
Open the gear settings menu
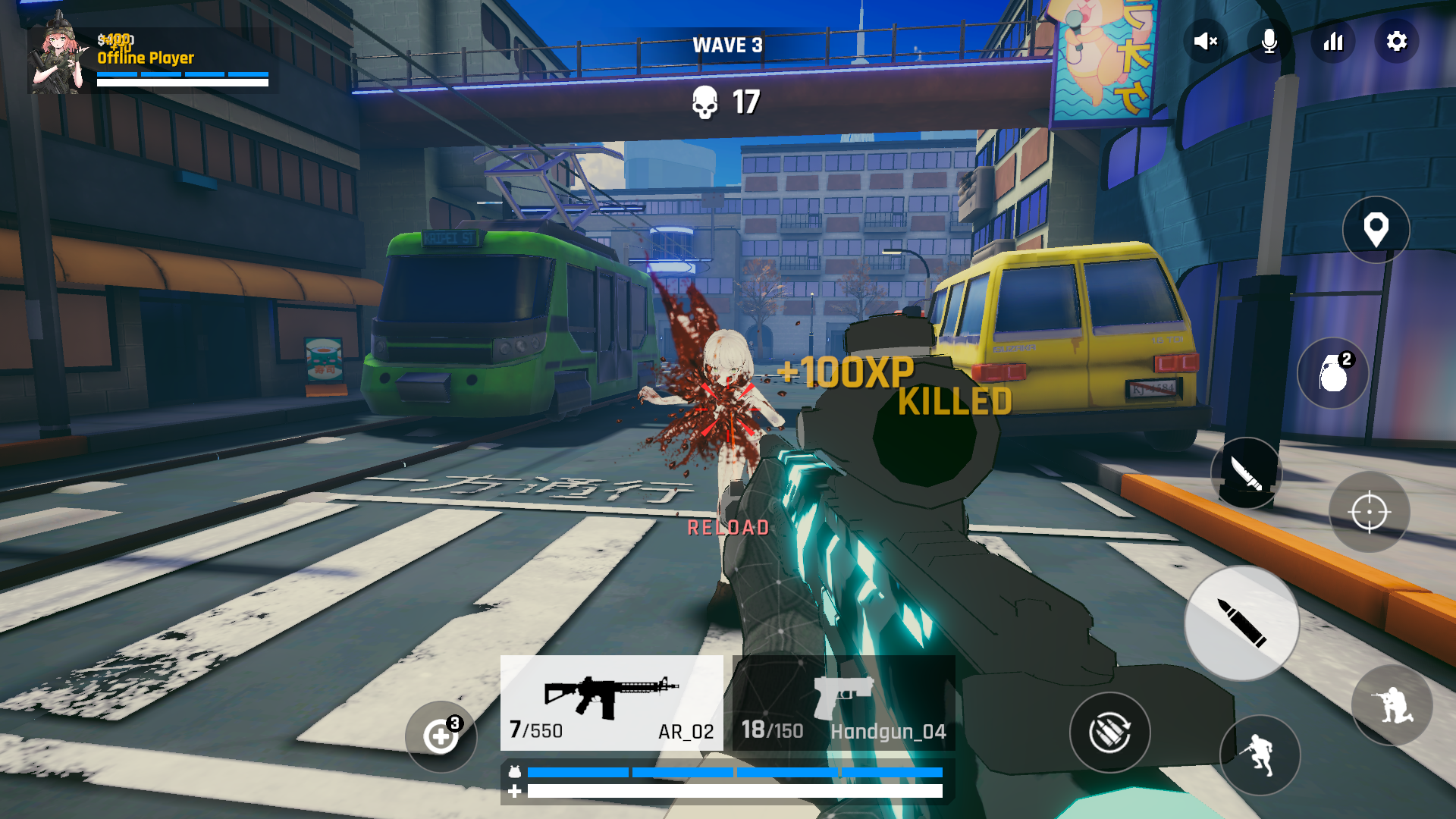tap(1397, 41)
